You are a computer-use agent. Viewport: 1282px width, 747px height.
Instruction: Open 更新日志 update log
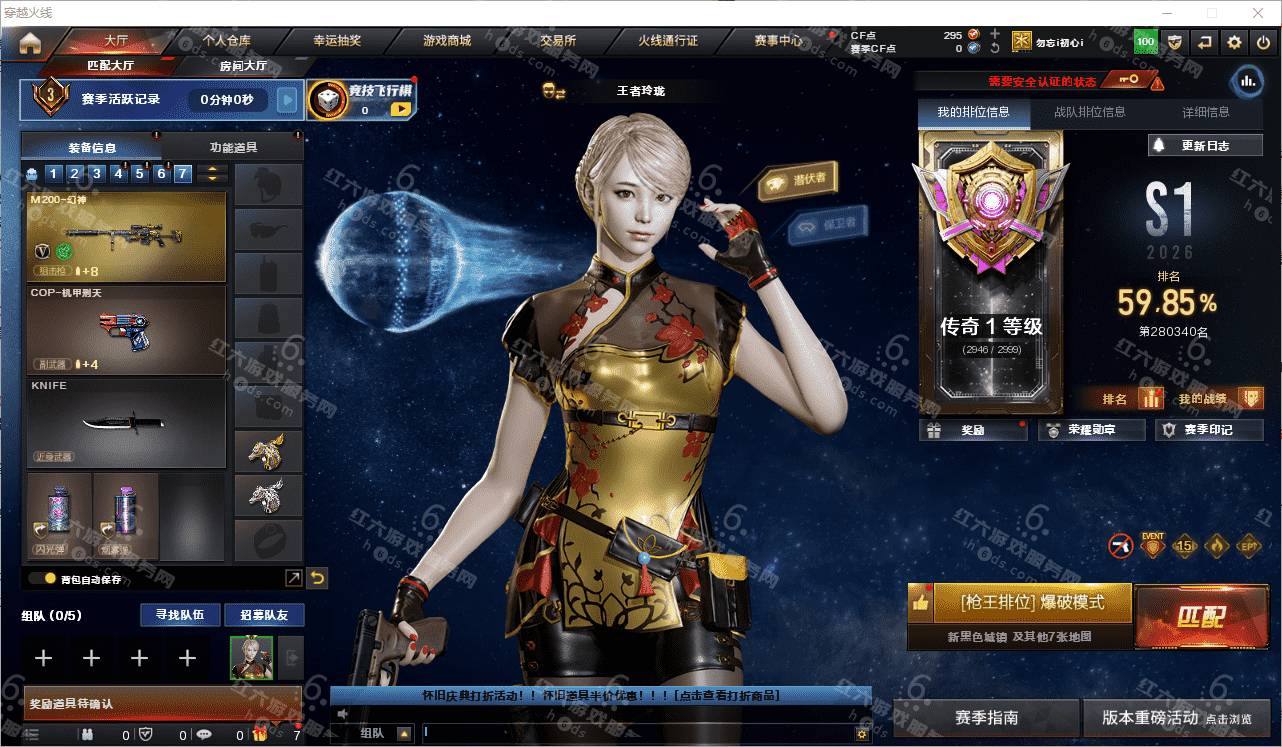pyautogui.click(x=1205, y=145)
